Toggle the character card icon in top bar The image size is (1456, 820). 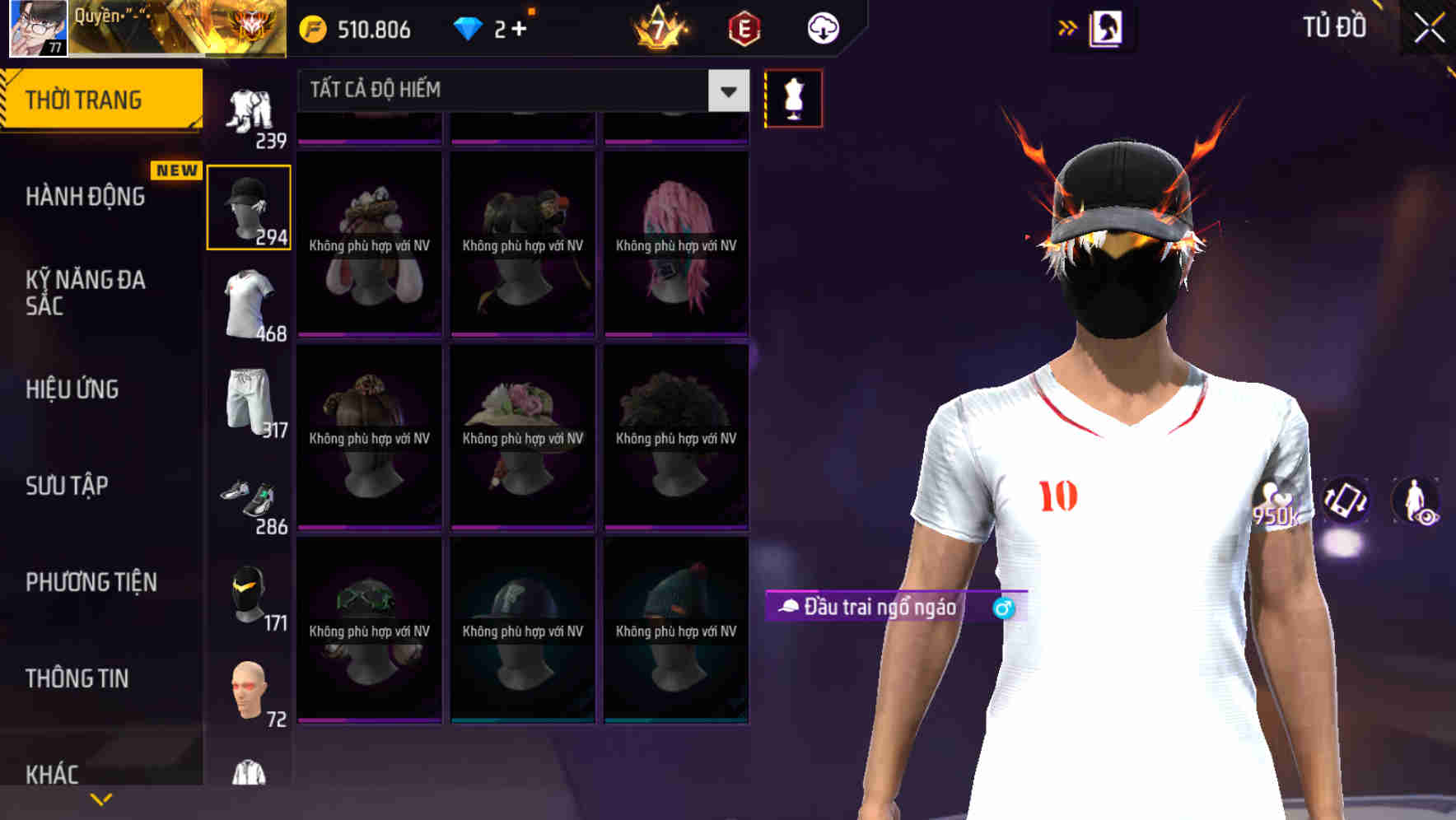point(1108,27)
